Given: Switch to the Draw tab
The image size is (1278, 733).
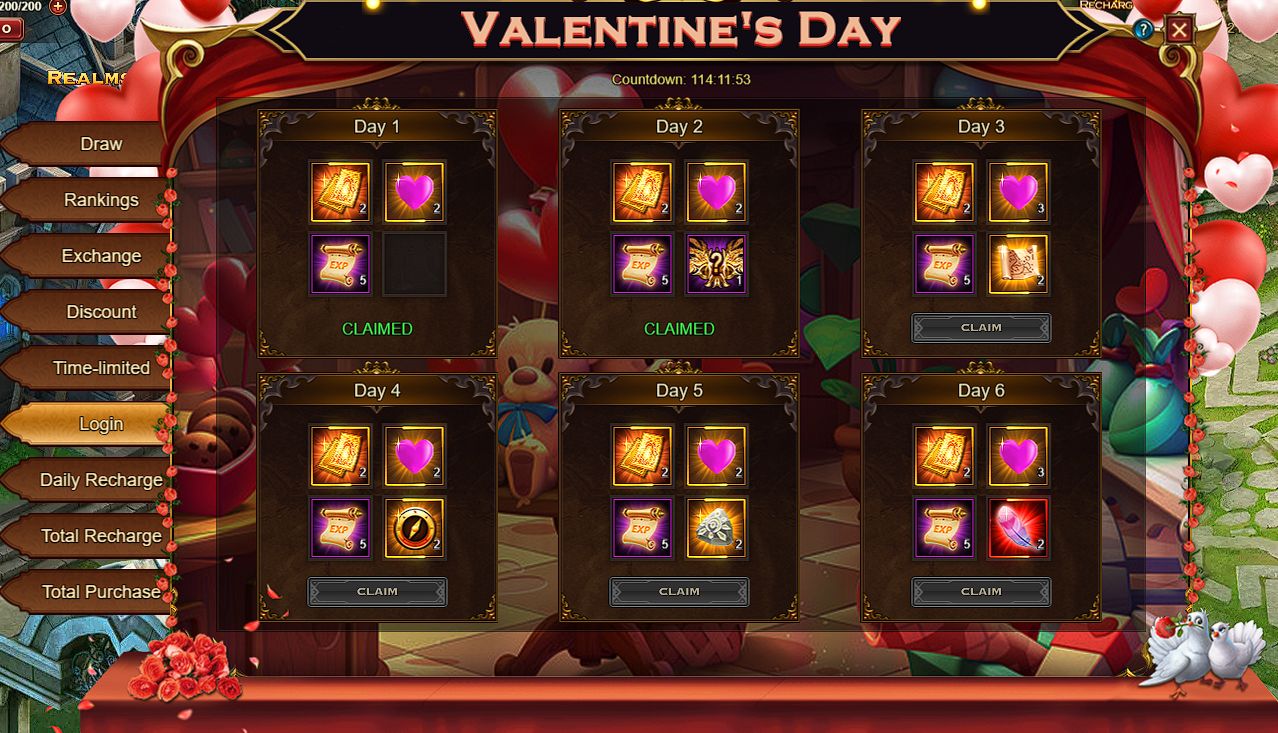Looking at the screenshot, I should point(100,144).
